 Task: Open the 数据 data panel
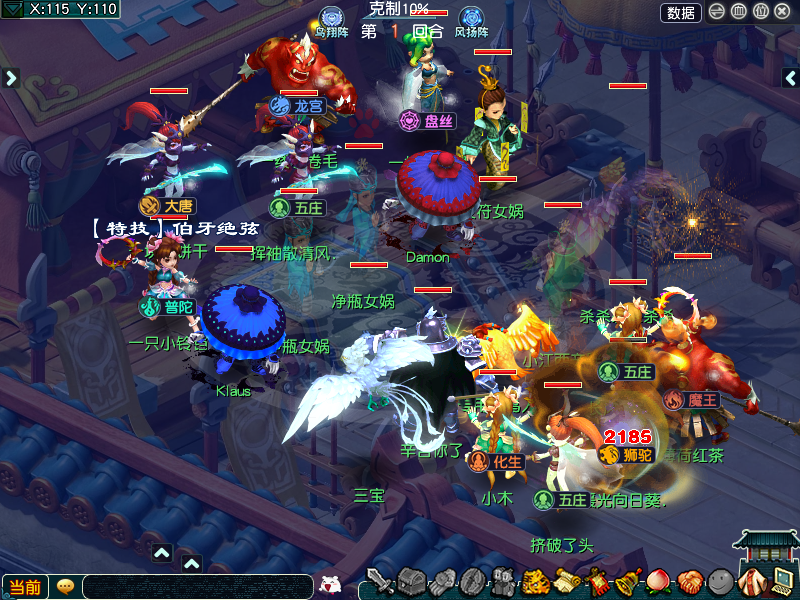coord(681,13)
